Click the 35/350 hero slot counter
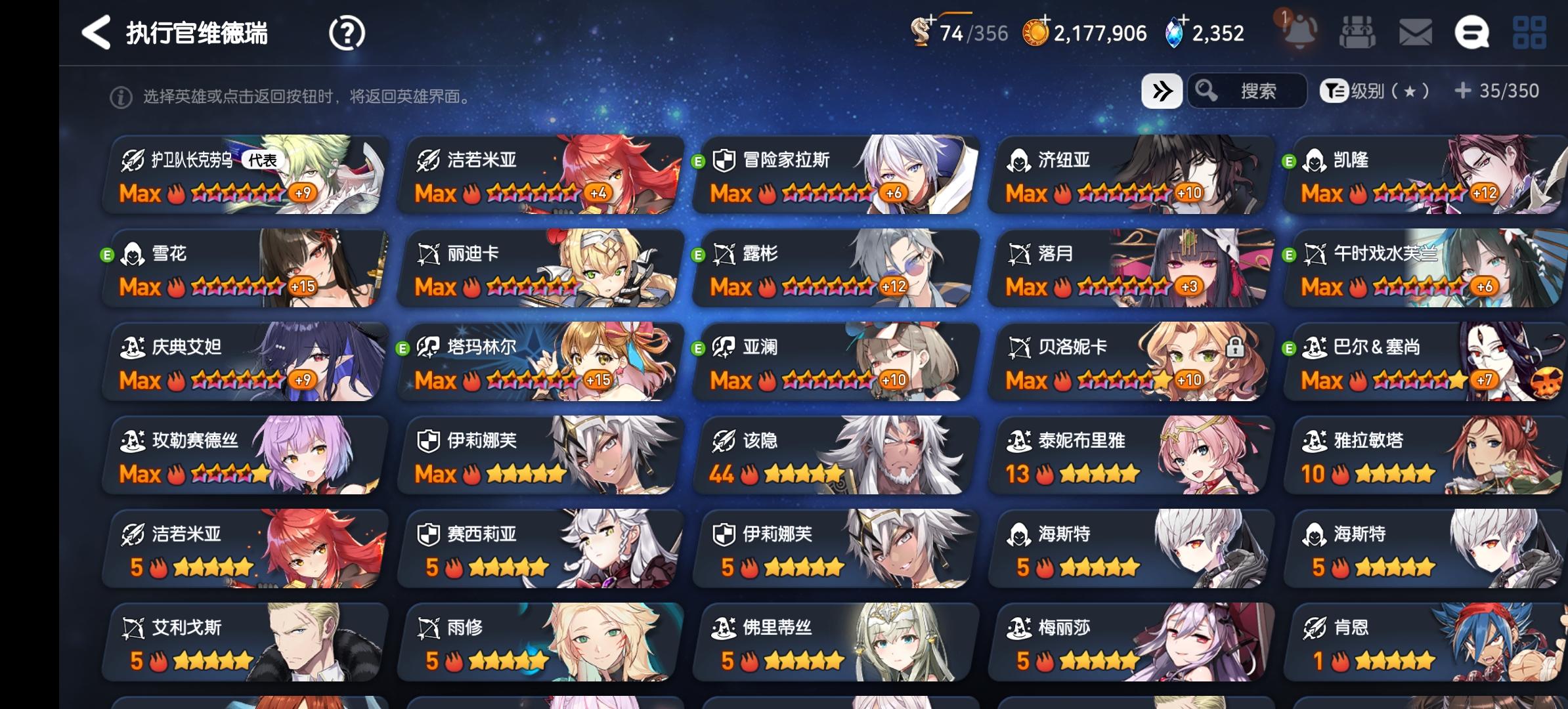This screenshot has width=1568, height=709. coord(1498,91)
